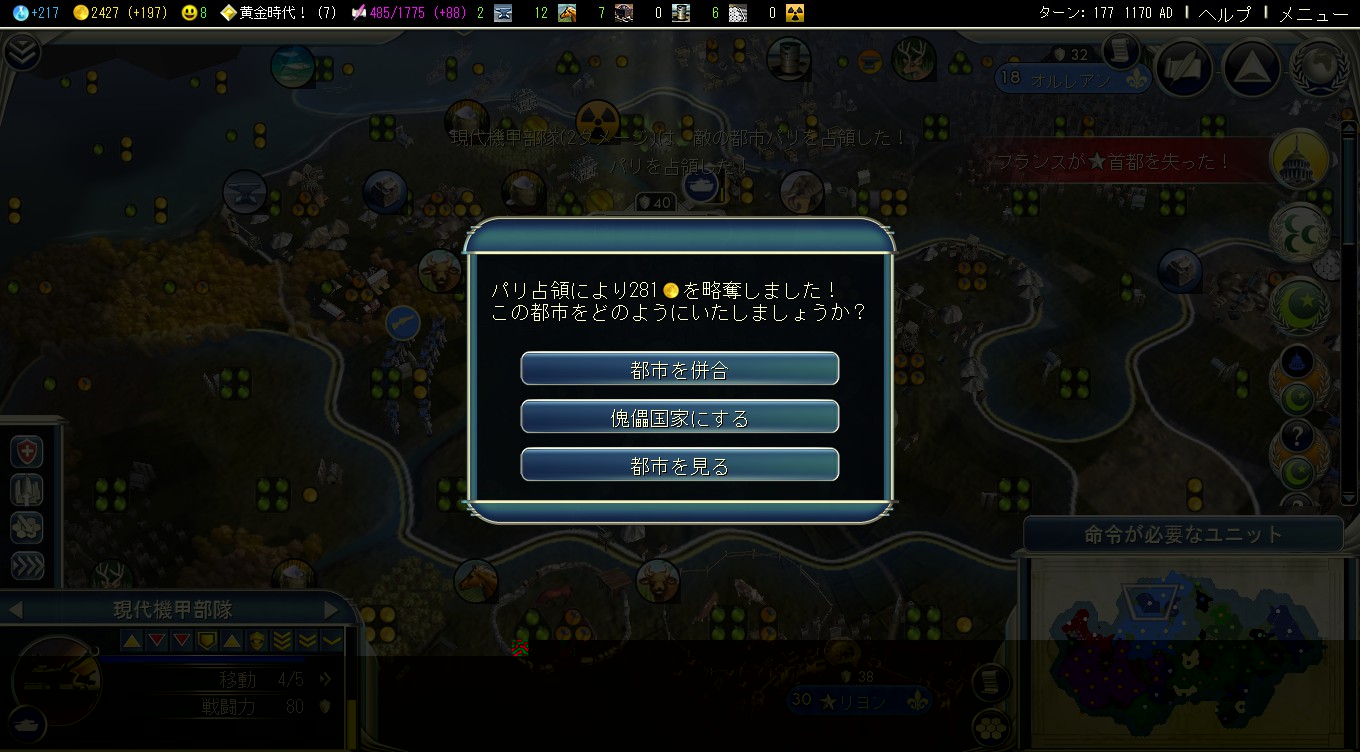This screenshot has width=1360, height=752.
Task: Toggle fortify-until-healed with red cross icon
Action: 25,451
